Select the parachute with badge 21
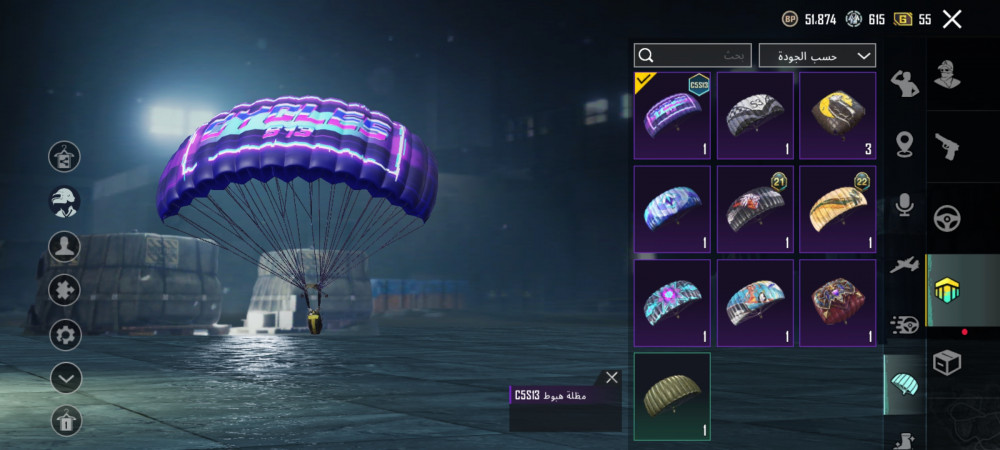 (755, 210)
